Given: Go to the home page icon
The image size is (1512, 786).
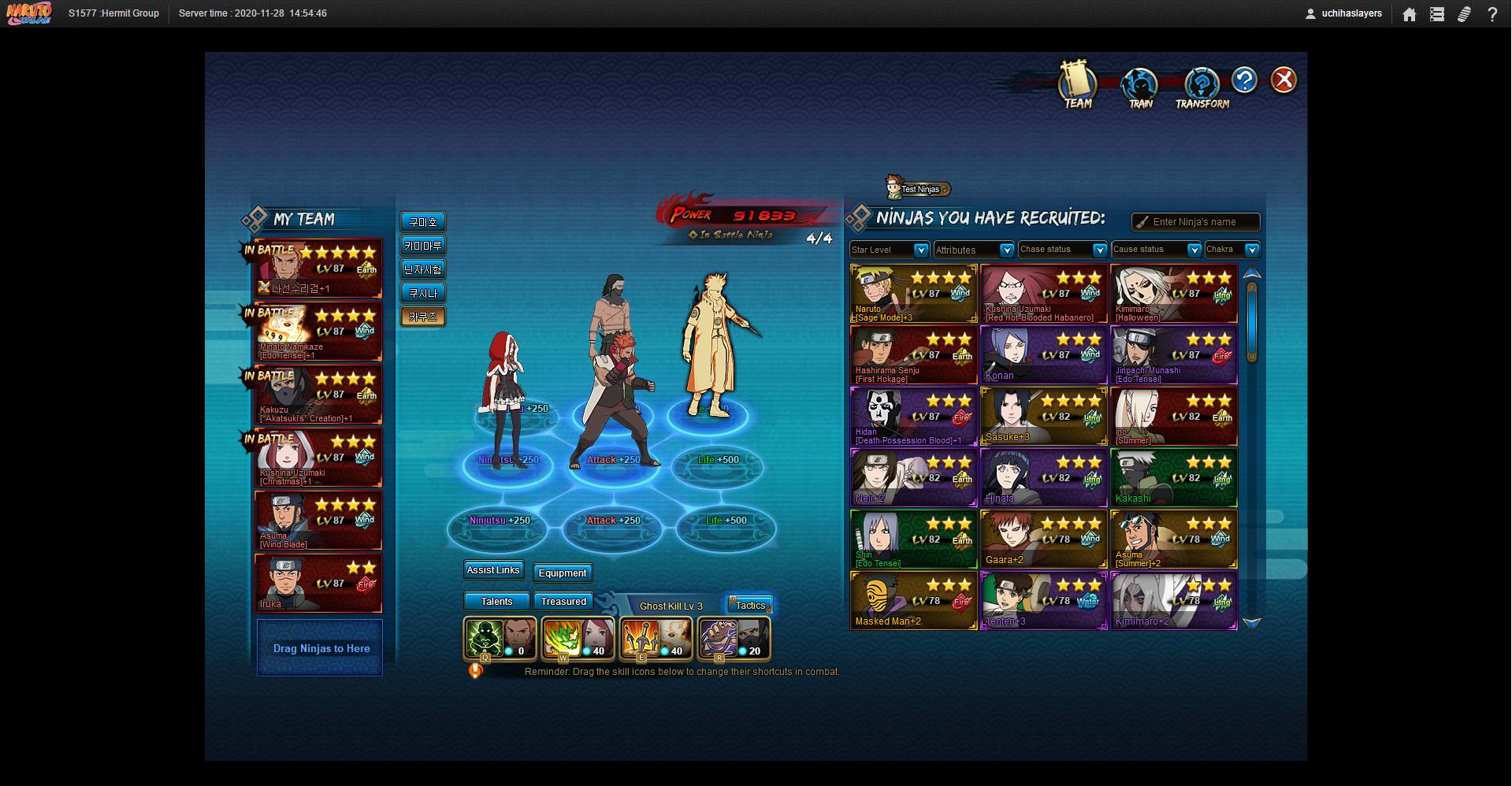Looking at the screenshot, I should [x=1410, y=14].
